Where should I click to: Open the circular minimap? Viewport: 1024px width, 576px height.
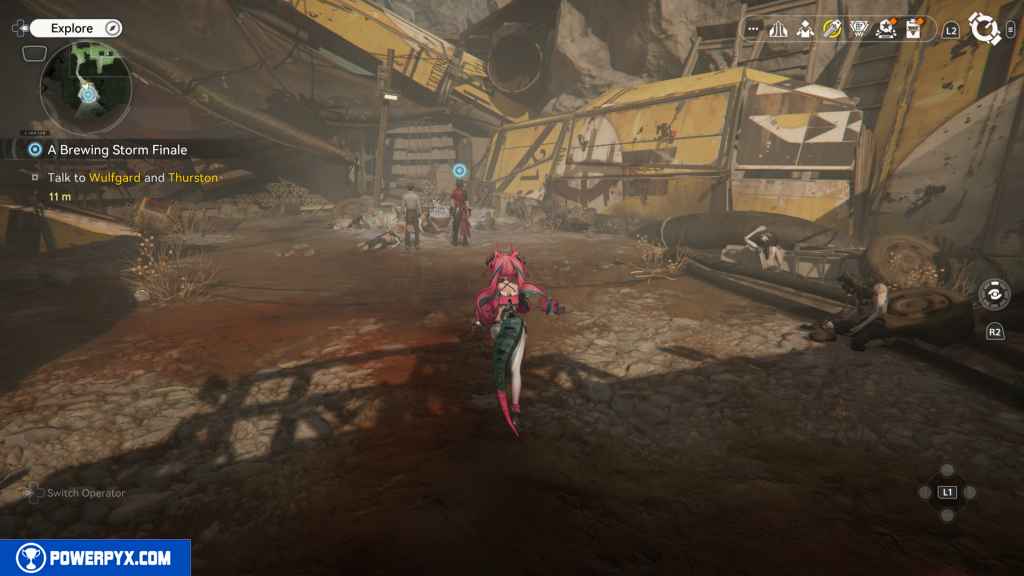[x=86, y=89]
